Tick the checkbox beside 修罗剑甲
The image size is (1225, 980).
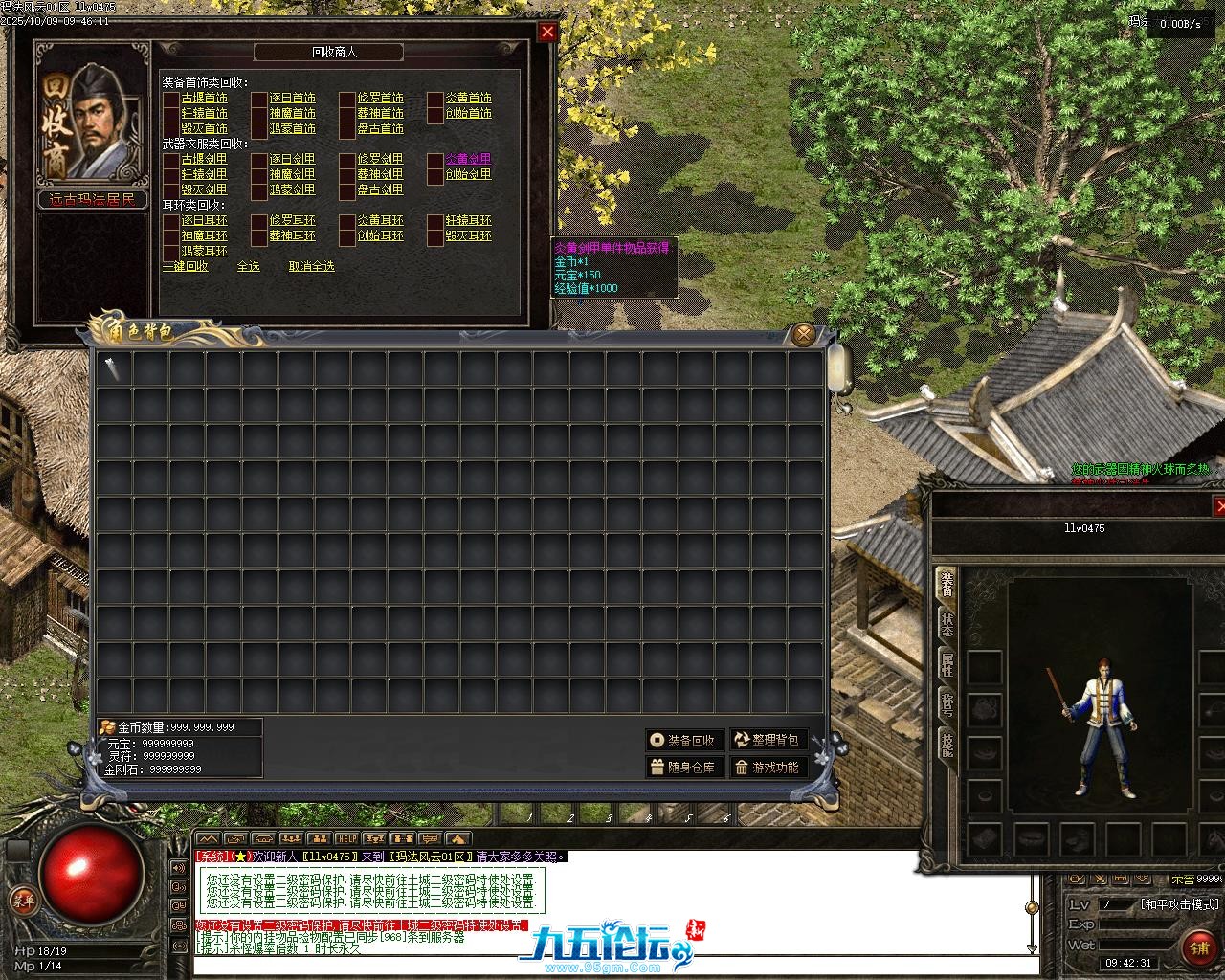coord(347,159)
